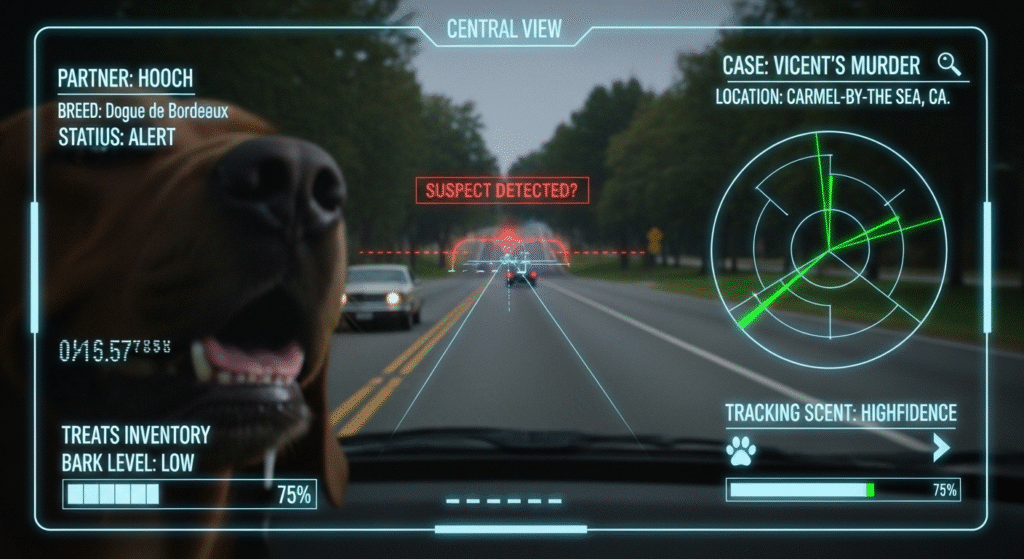The width and height of the screenshot is (1024, 559).
Task: Click the paw print icon
Action: pos(740,449)
